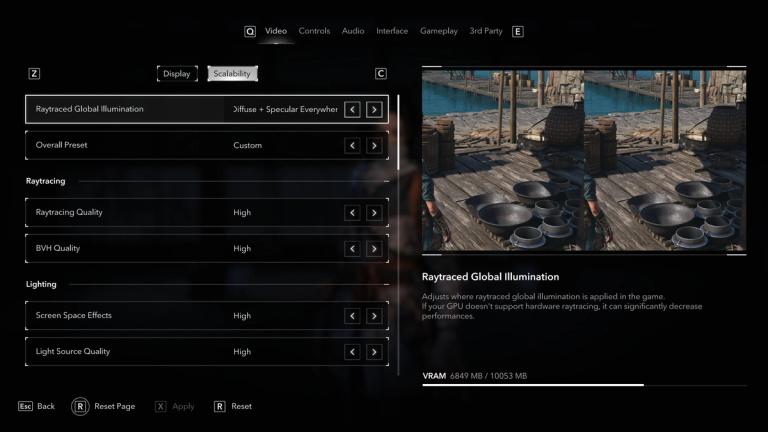Lower the Raytracing Quality setting
The image size is (768, 432).
click(352, 212)
